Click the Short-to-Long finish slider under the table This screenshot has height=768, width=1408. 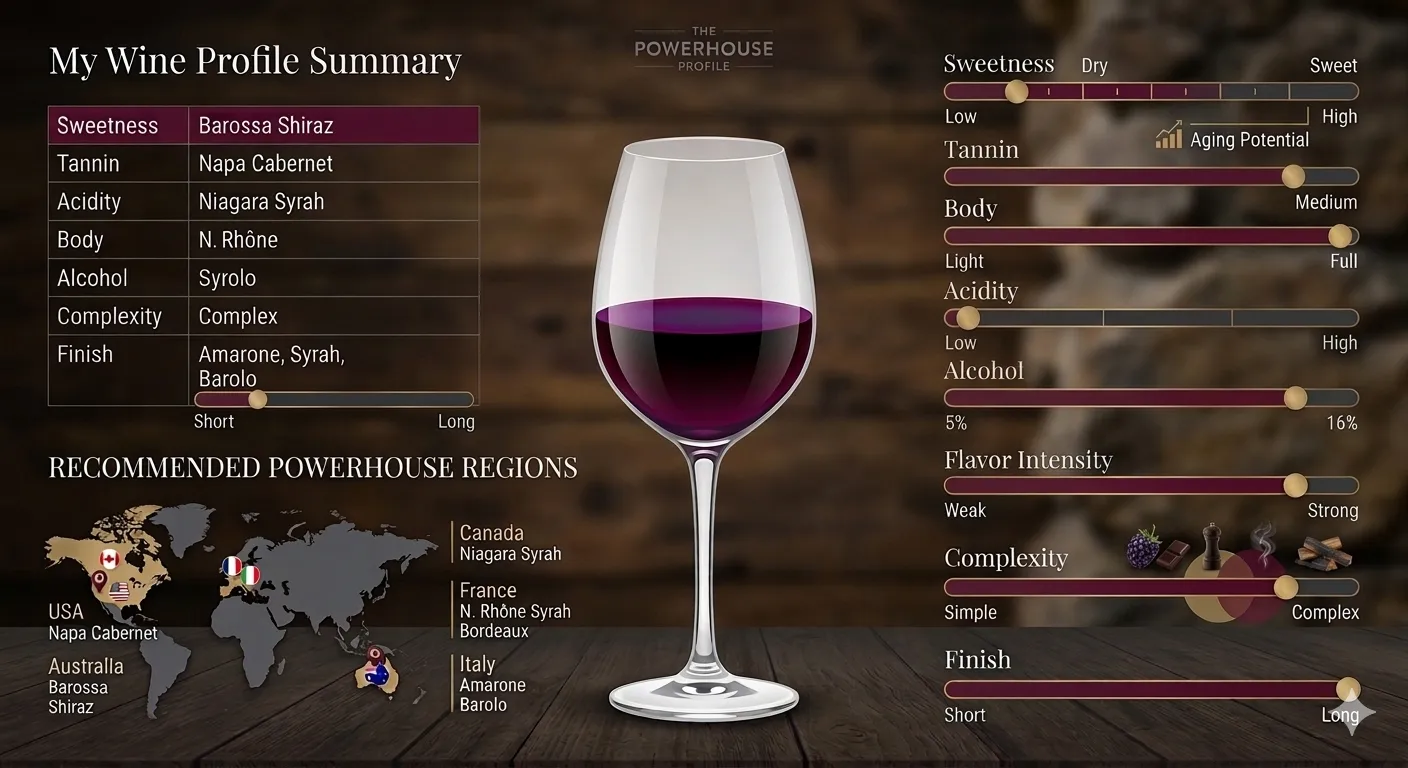[257, 399]
